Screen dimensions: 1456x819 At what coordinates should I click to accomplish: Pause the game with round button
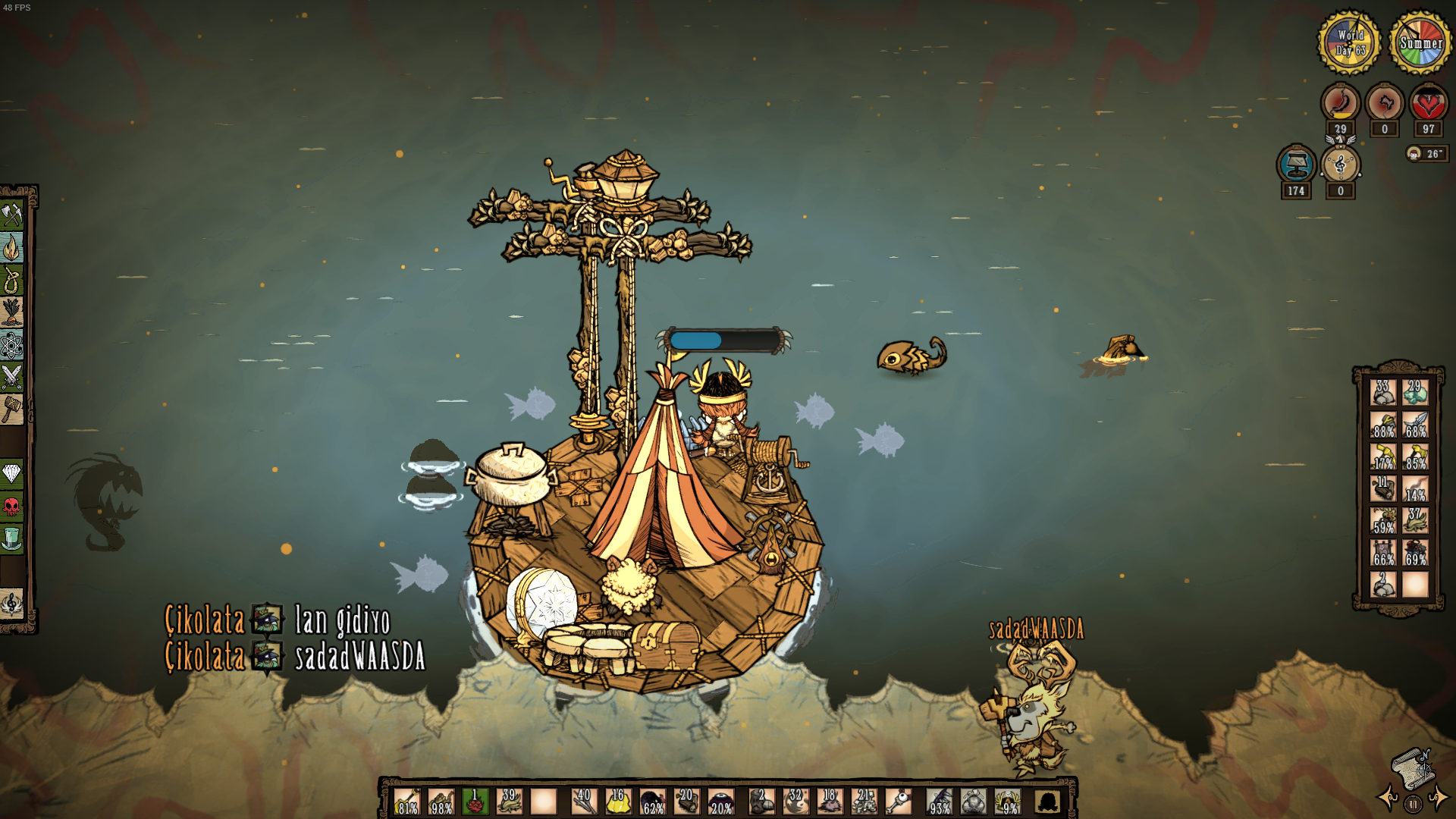[1413, 804]
